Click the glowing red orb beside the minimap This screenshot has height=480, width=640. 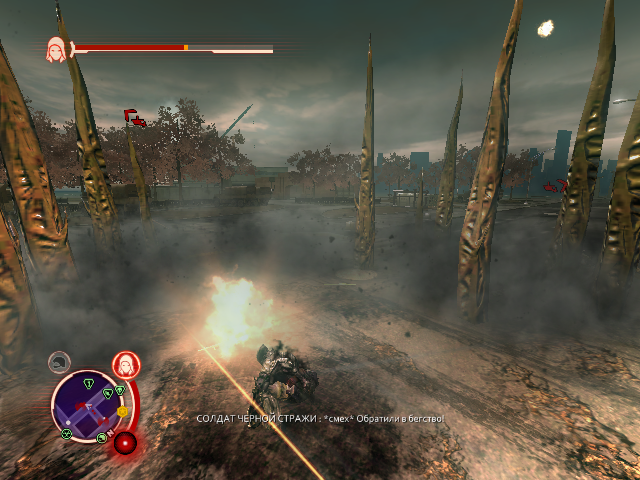coord(125,442)
